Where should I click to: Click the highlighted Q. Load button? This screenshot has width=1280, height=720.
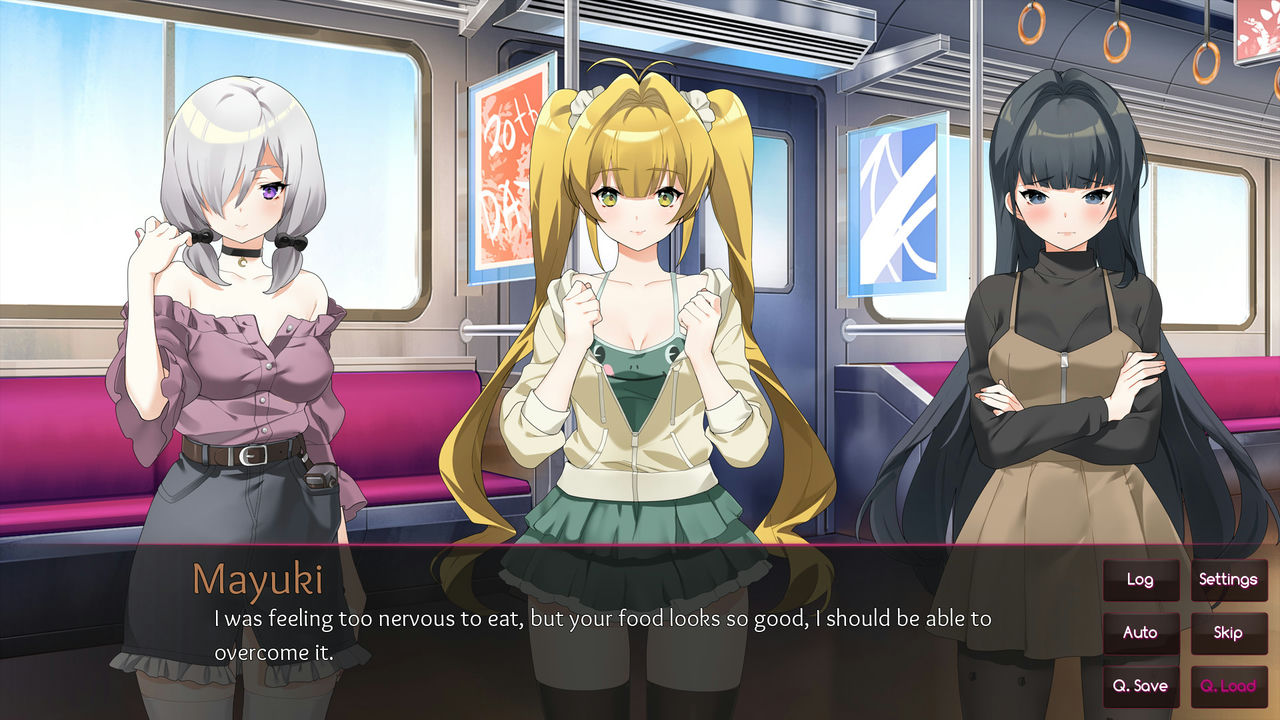1229,686
